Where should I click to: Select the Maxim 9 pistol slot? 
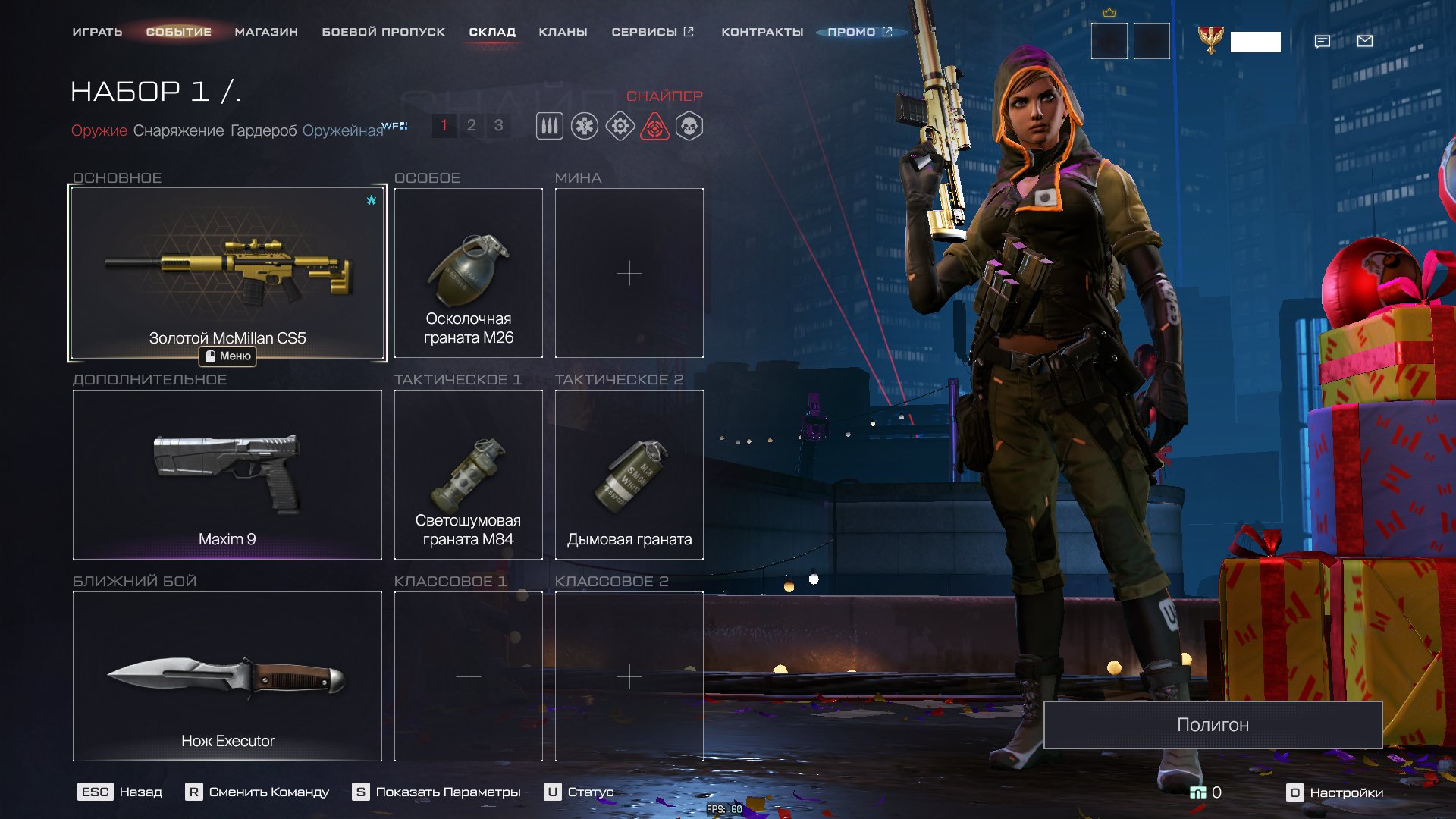(227, 475)
